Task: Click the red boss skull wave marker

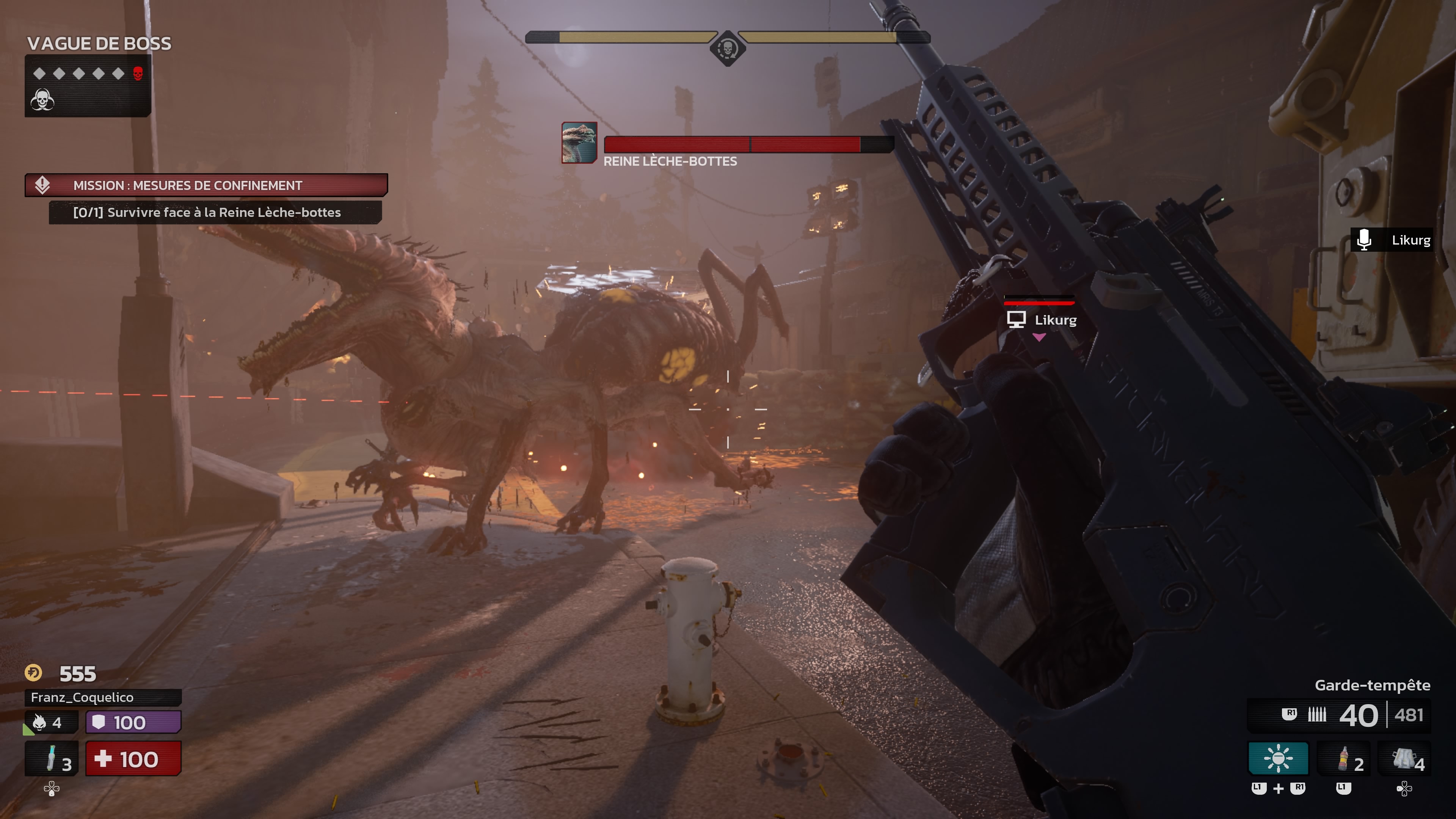Action: 138,74
